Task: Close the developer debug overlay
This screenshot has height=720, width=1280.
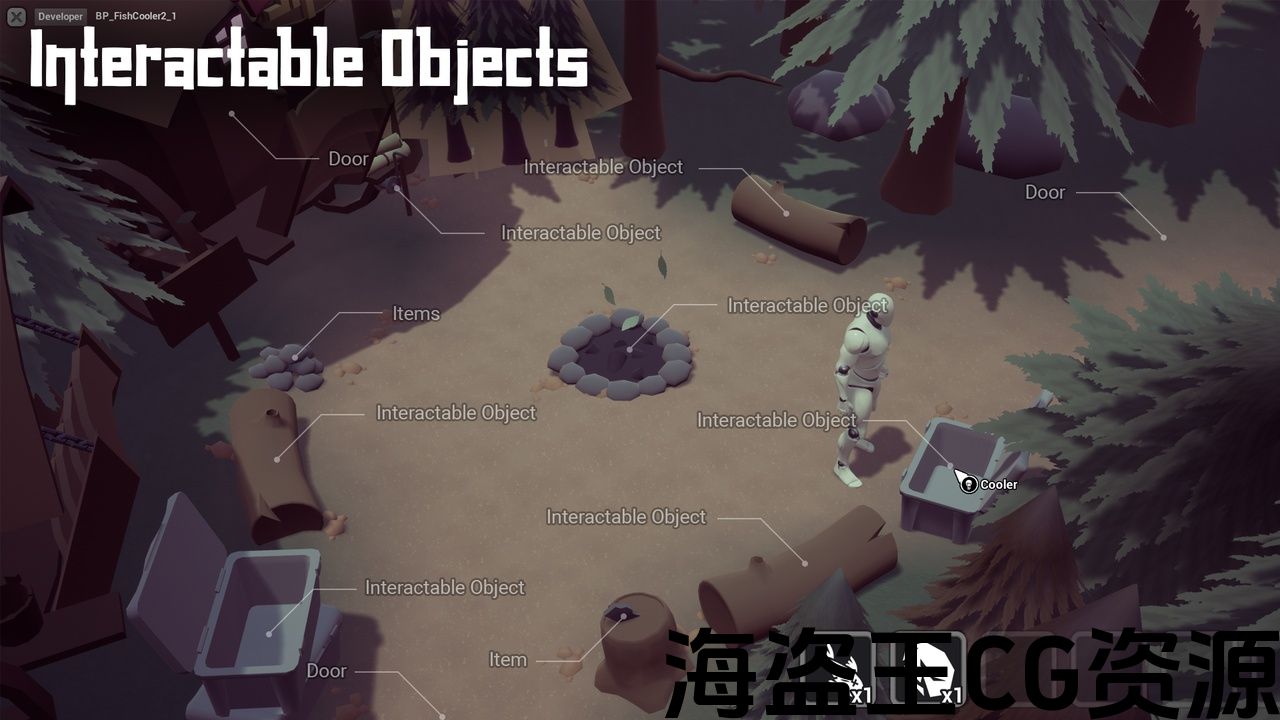Action: pos(16,16)
